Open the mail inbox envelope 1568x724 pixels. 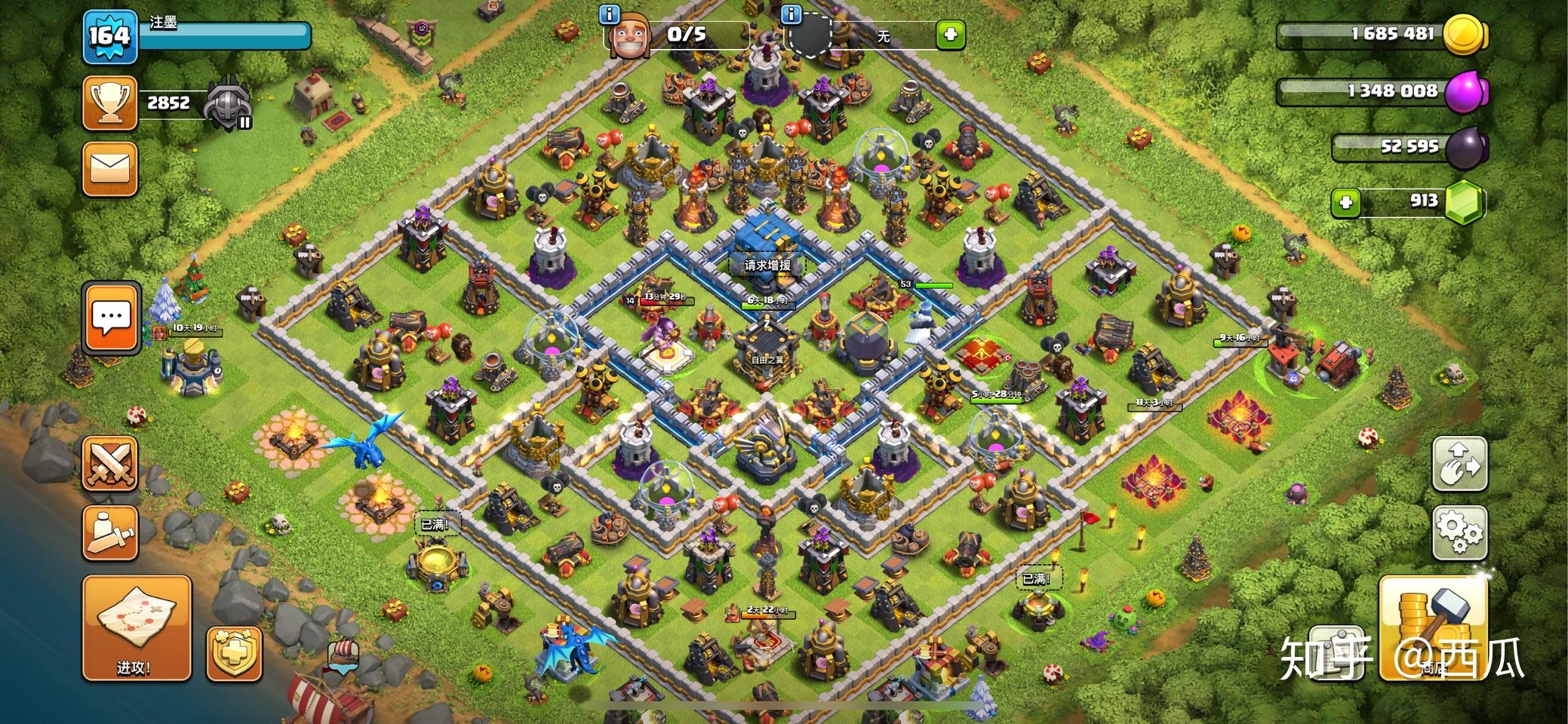tap(109, 170)
